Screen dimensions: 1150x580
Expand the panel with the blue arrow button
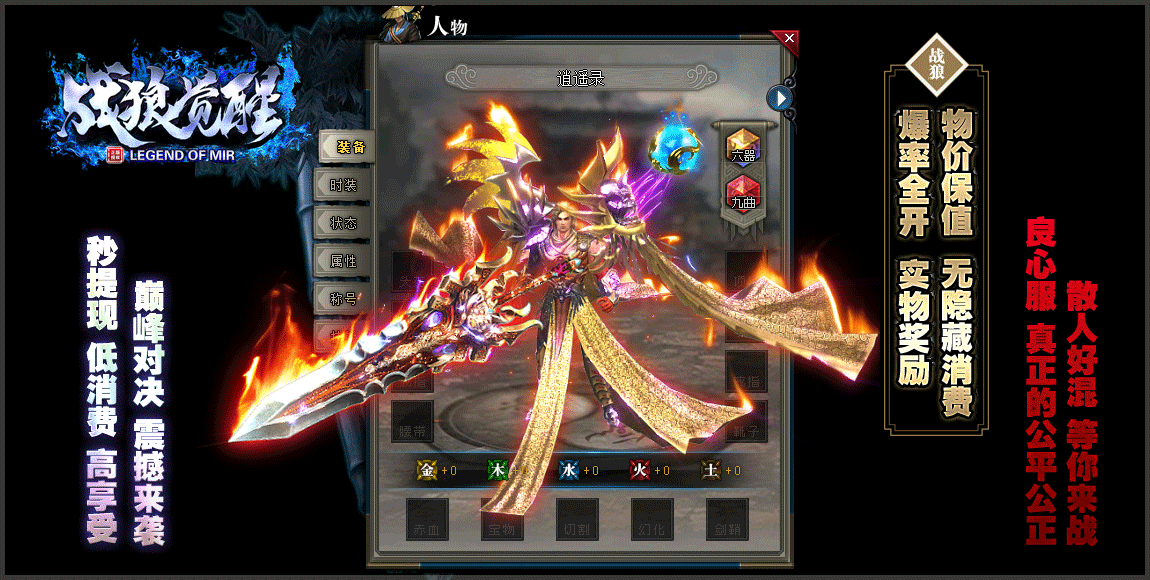click(x=780, y=97)
